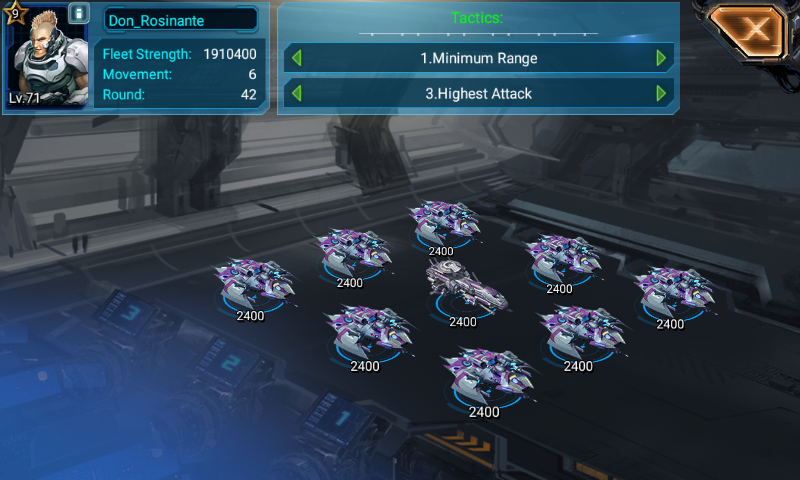
Task: Open the commander info button
Action: coord(79,16)
